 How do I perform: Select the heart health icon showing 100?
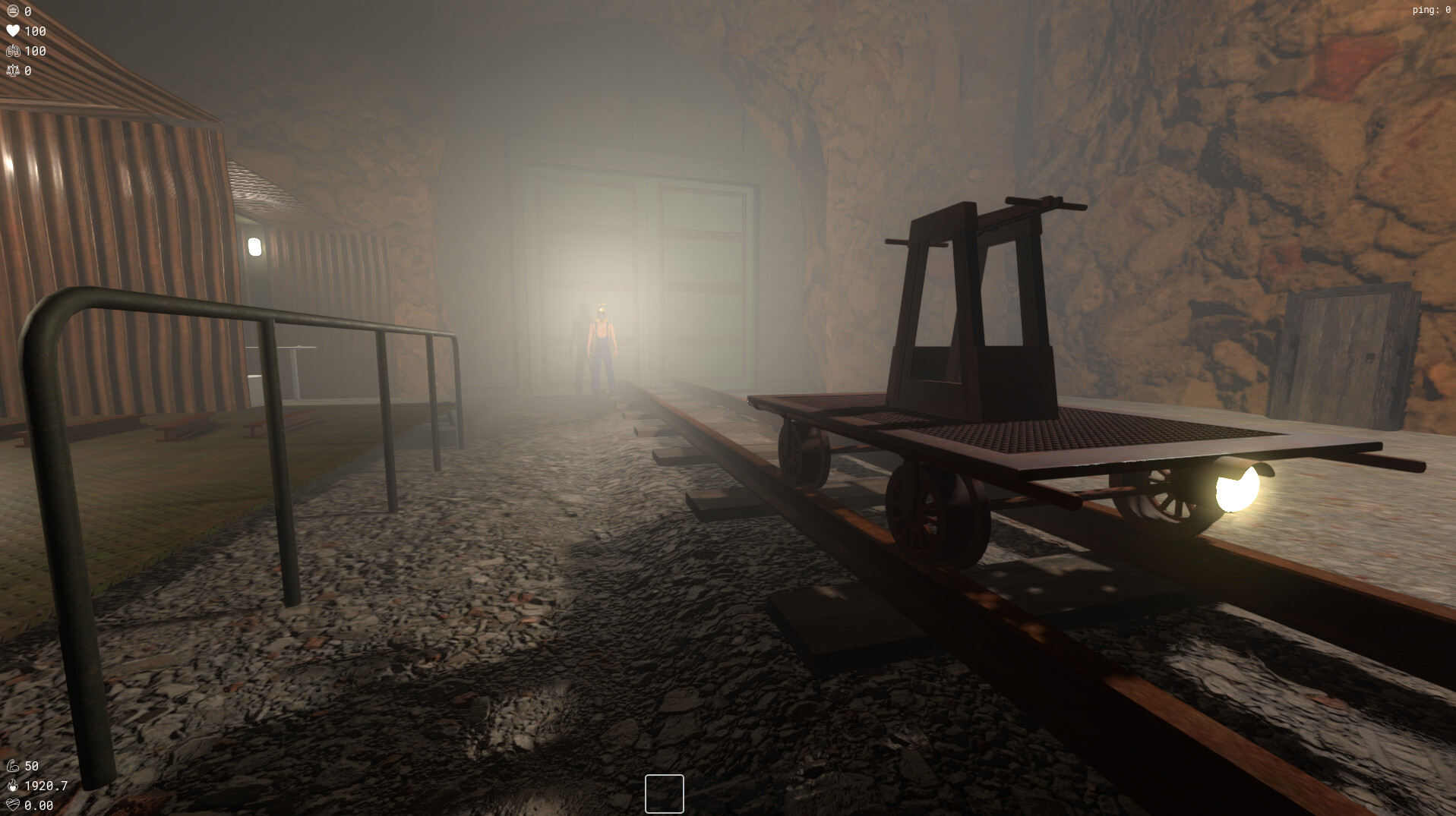tap(14, 31)
